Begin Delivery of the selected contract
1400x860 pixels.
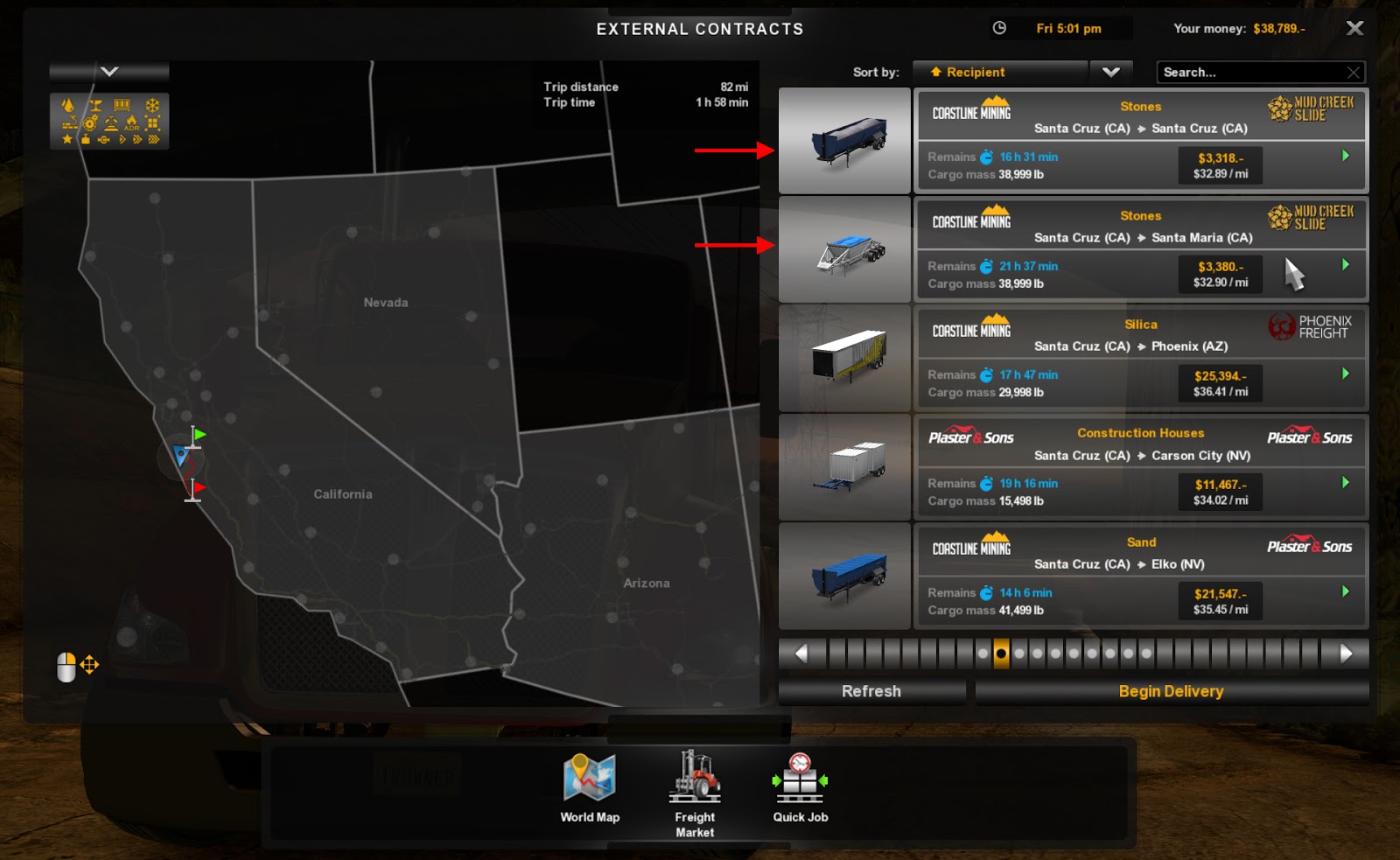(x=1171, y=691)
